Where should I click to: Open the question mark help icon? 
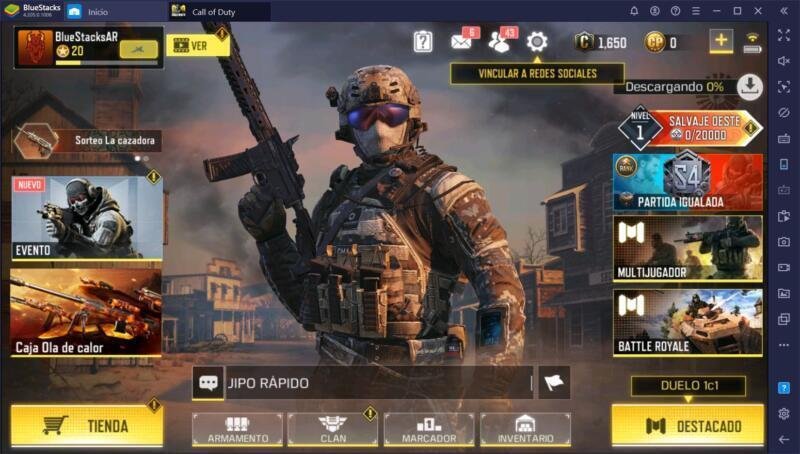pos(423,42)
